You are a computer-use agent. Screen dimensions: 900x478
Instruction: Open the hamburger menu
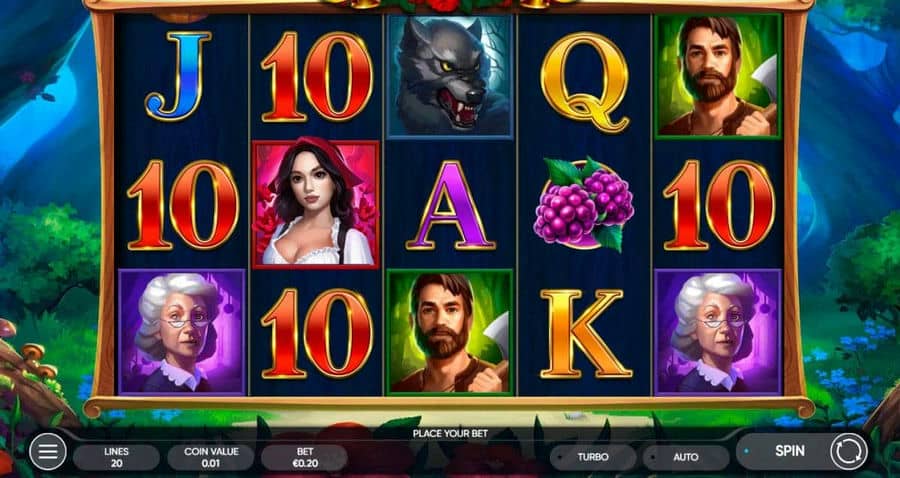pyautogui.click(x=47, y=453)
